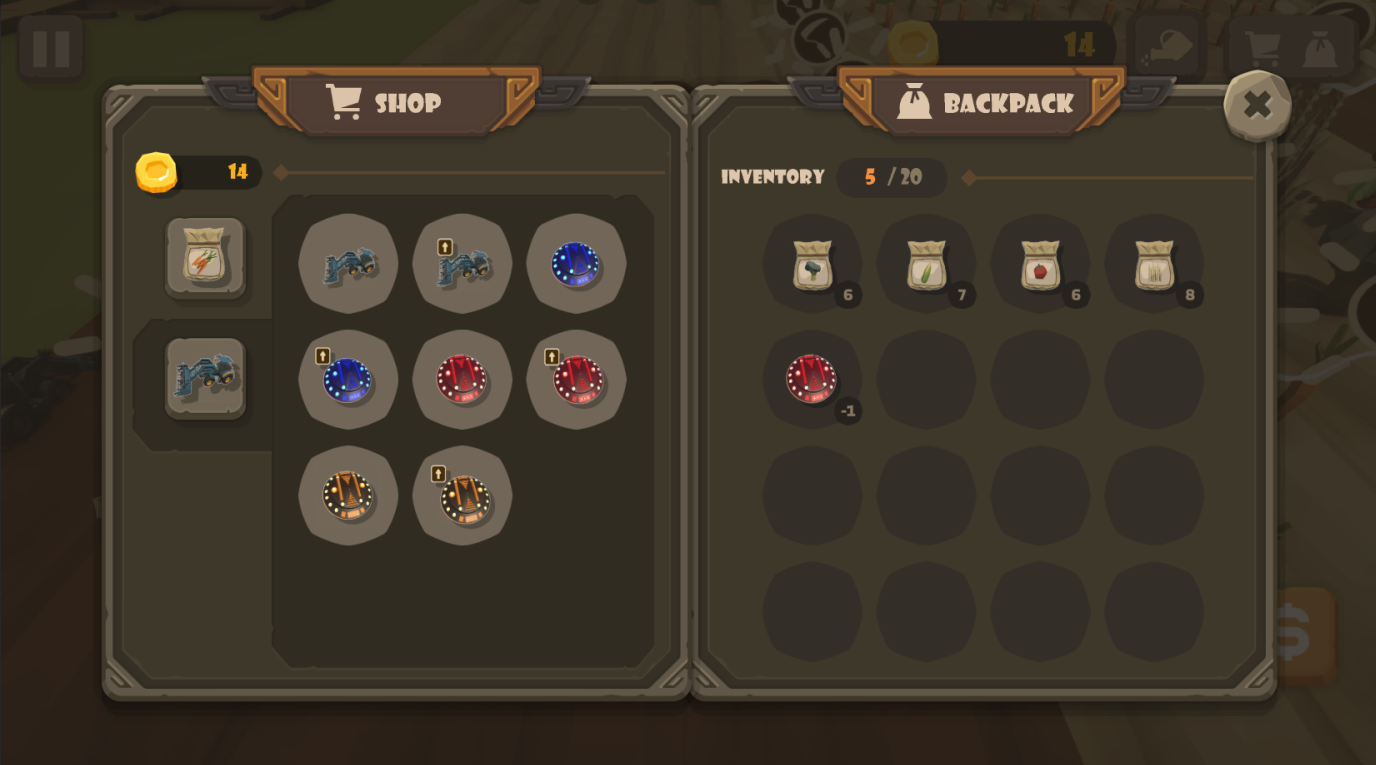Viewport: 1376px width, 765px height.
Task: Pick the cucumber seed bag showing 7
Action: coord(925,263)
